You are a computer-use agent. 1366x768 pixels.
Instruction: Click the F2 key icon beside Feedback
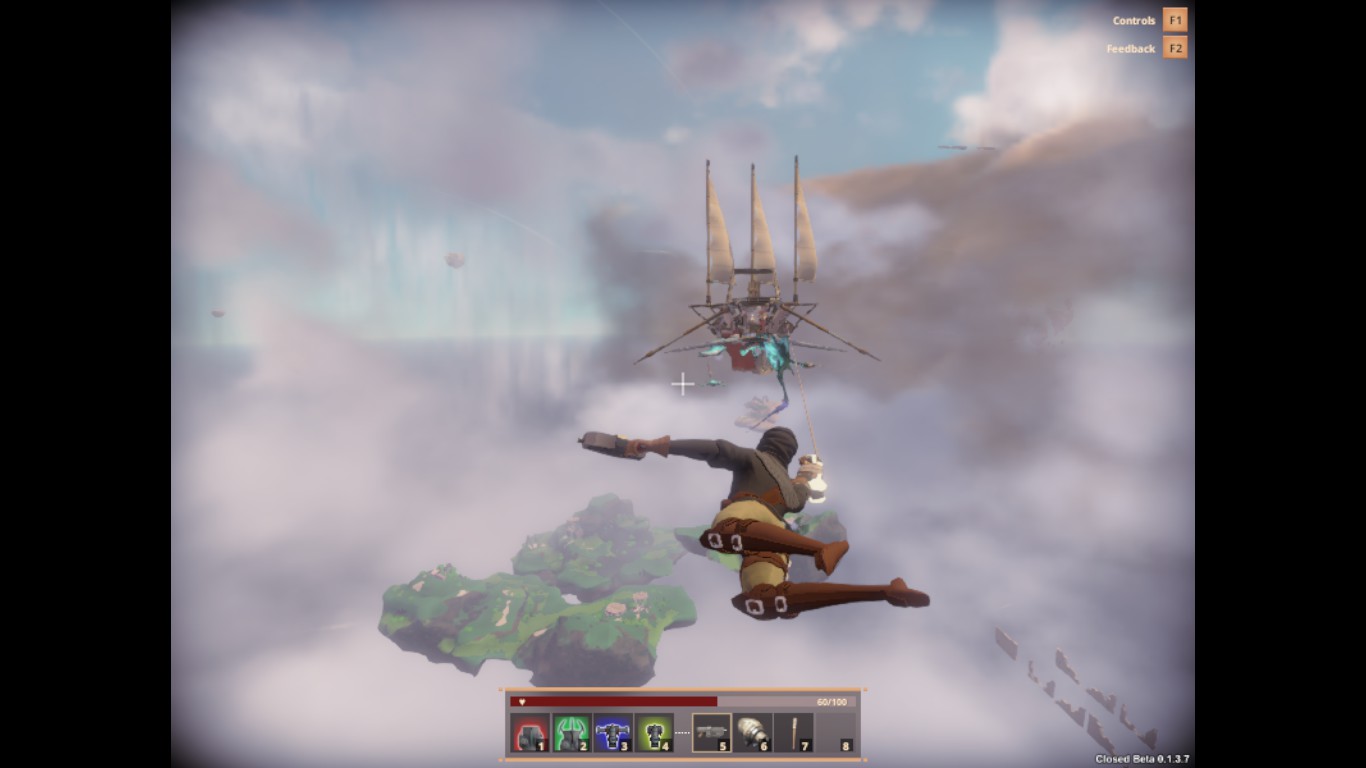pyautogui.click(x=1173, y=47)
